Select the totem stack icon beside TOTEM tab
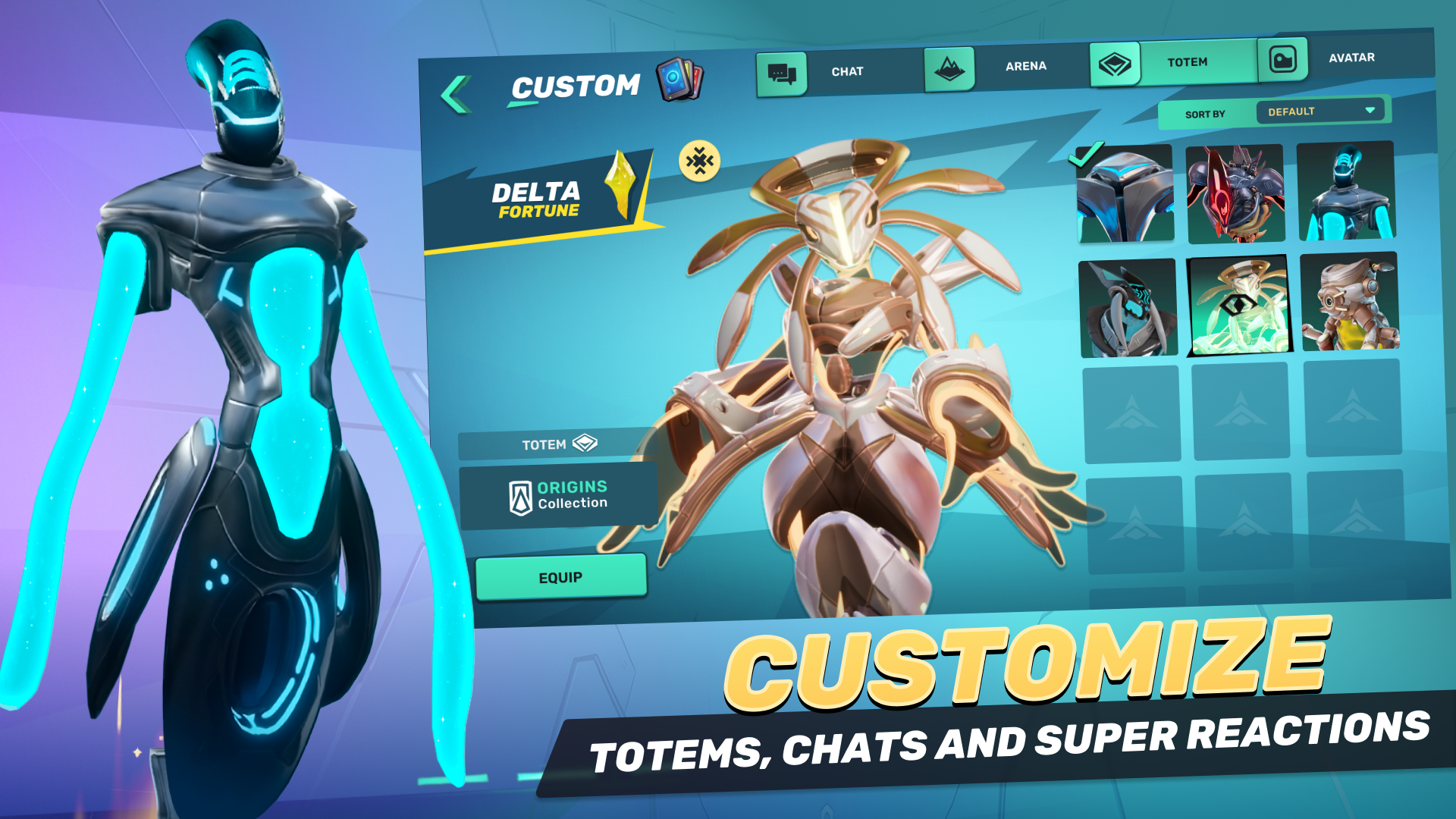The height and width of the screenshot is (819, 1456). (x=1114, y=64)
